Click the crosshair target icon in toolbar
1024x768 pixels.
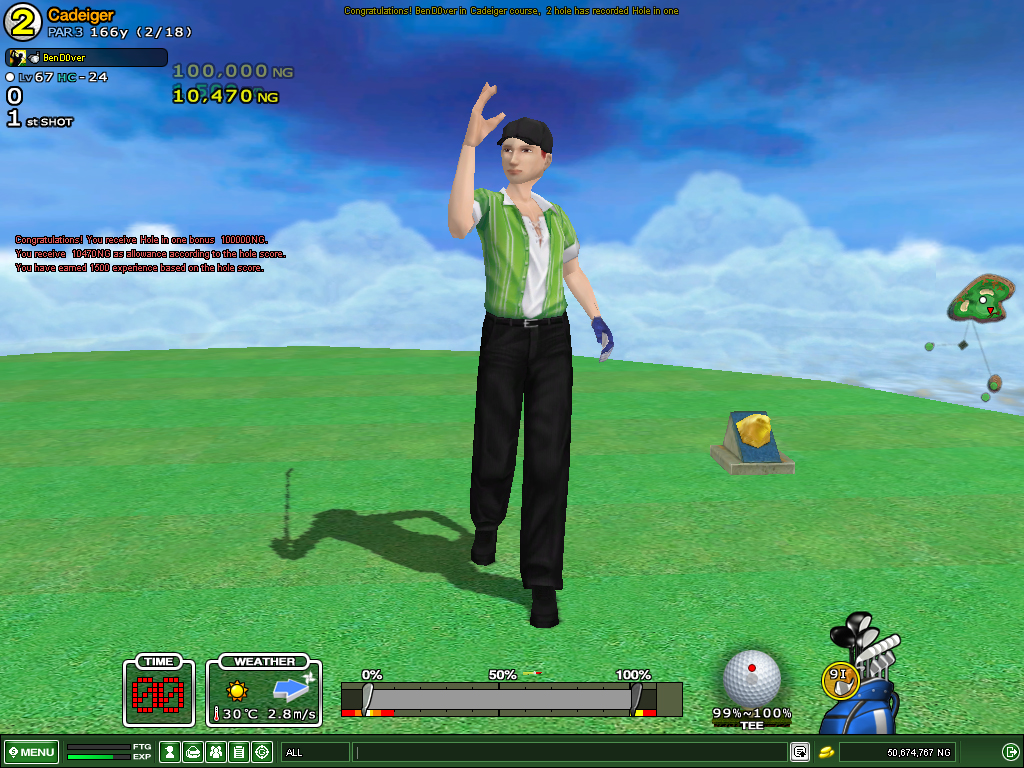click(262, 752)
